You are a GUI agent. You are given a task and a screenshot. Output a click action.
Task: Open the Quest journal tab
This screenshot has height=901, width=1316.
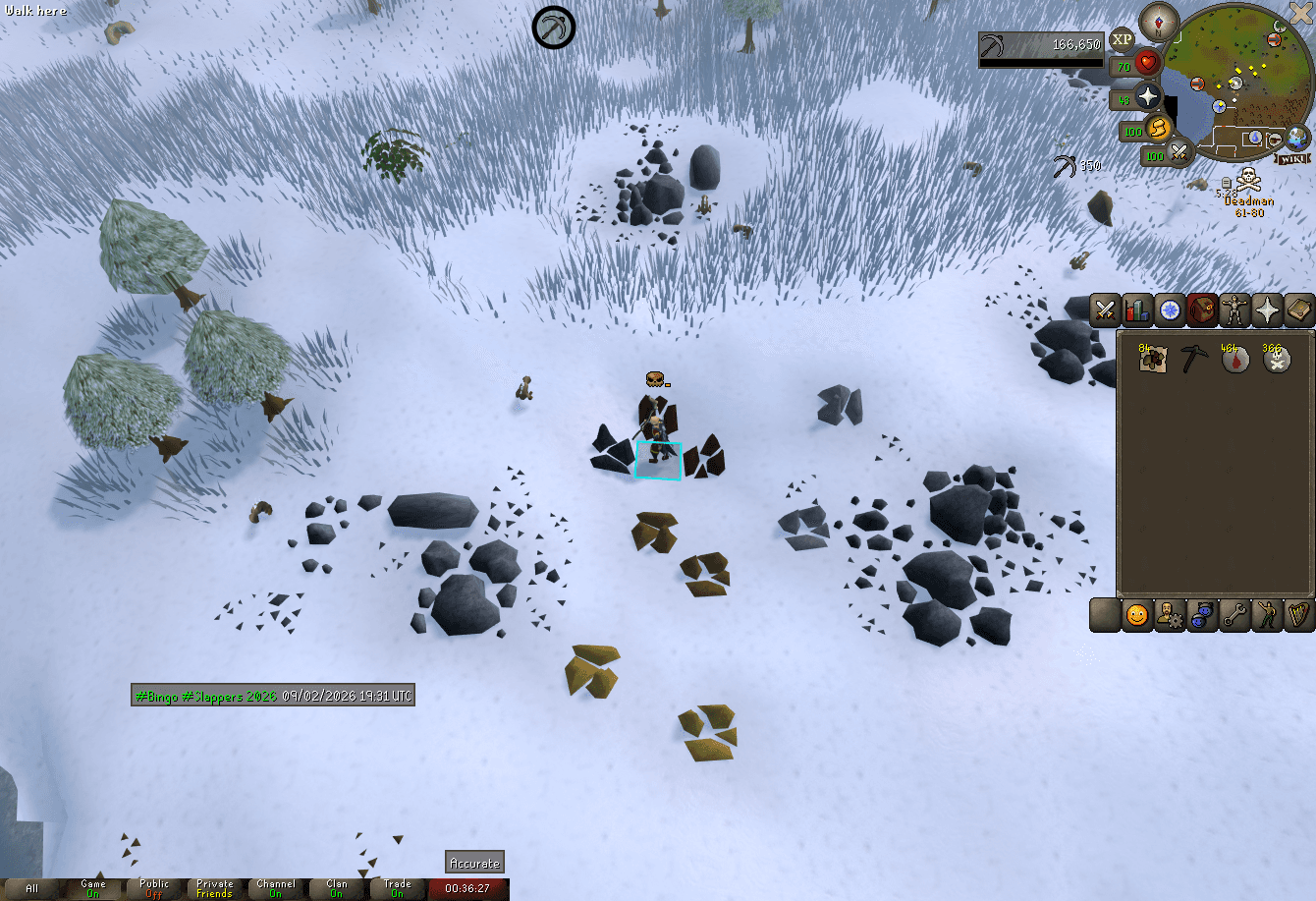(1169, 310)
